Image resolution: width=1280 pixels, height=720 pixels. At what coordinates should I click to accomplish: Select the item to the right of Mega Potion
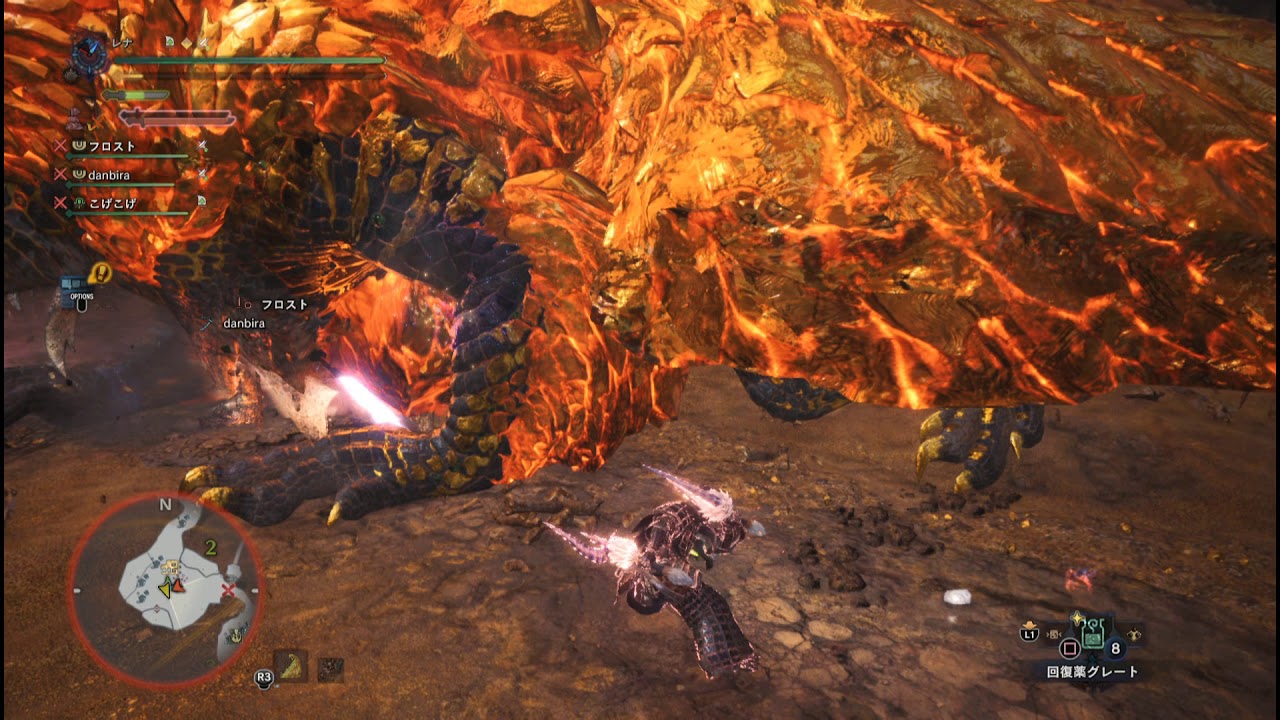coord(1134,634)
